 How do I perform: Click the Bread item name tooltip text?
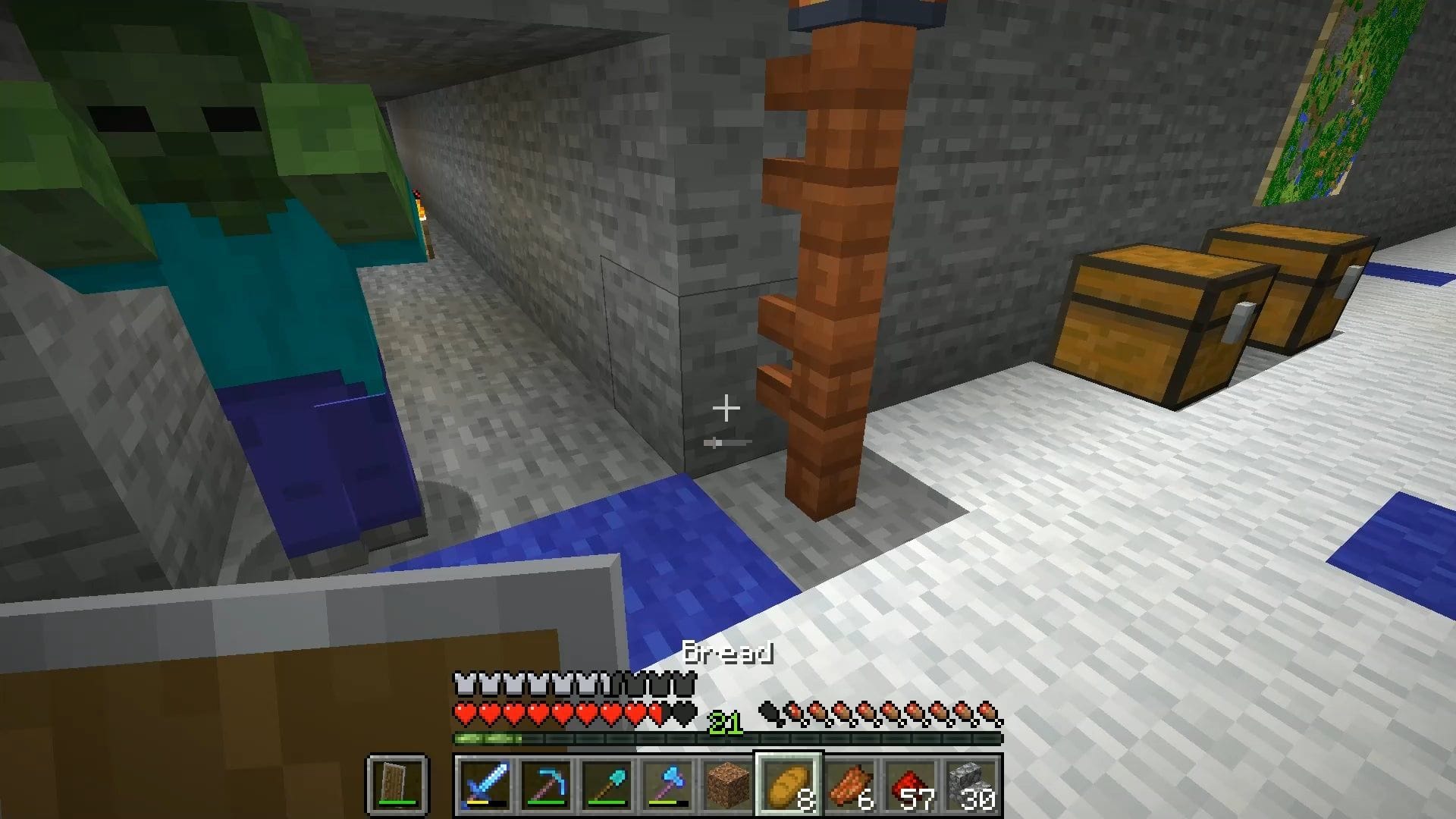(726, 653)
